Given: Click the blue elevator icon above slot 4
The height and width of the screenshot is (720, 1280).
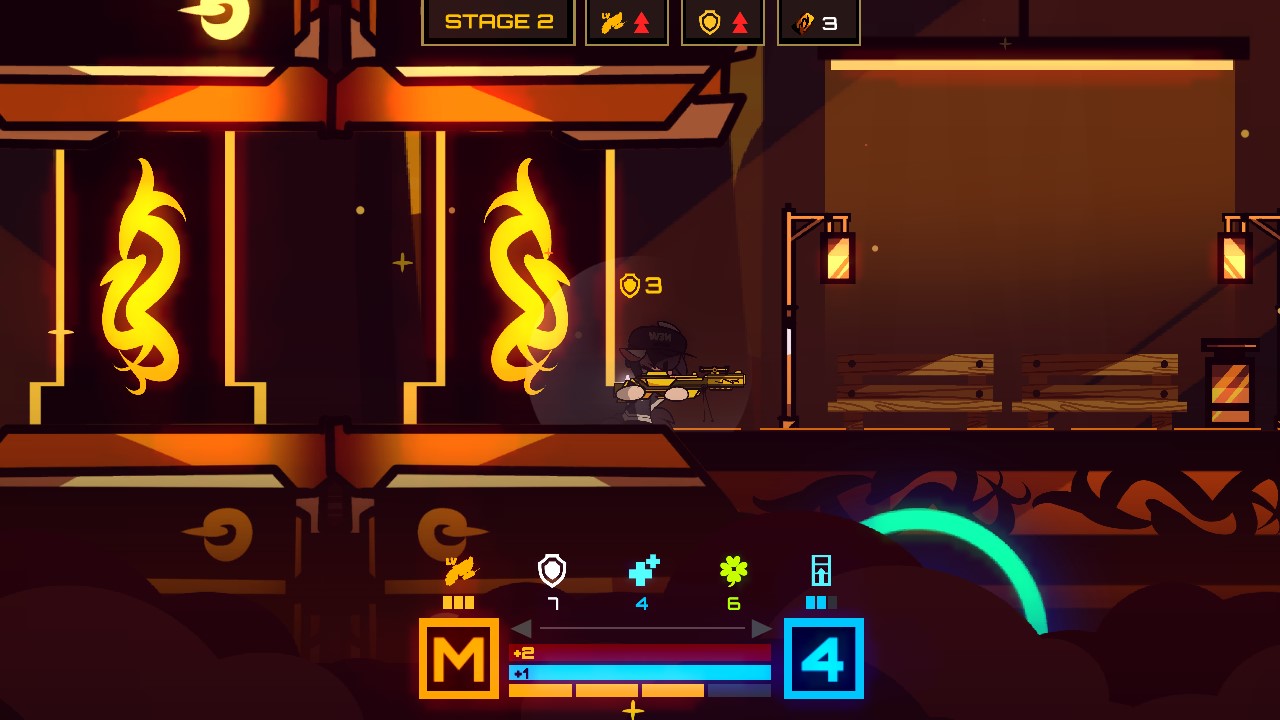Looking at the screenshot, I should point(823,568).
